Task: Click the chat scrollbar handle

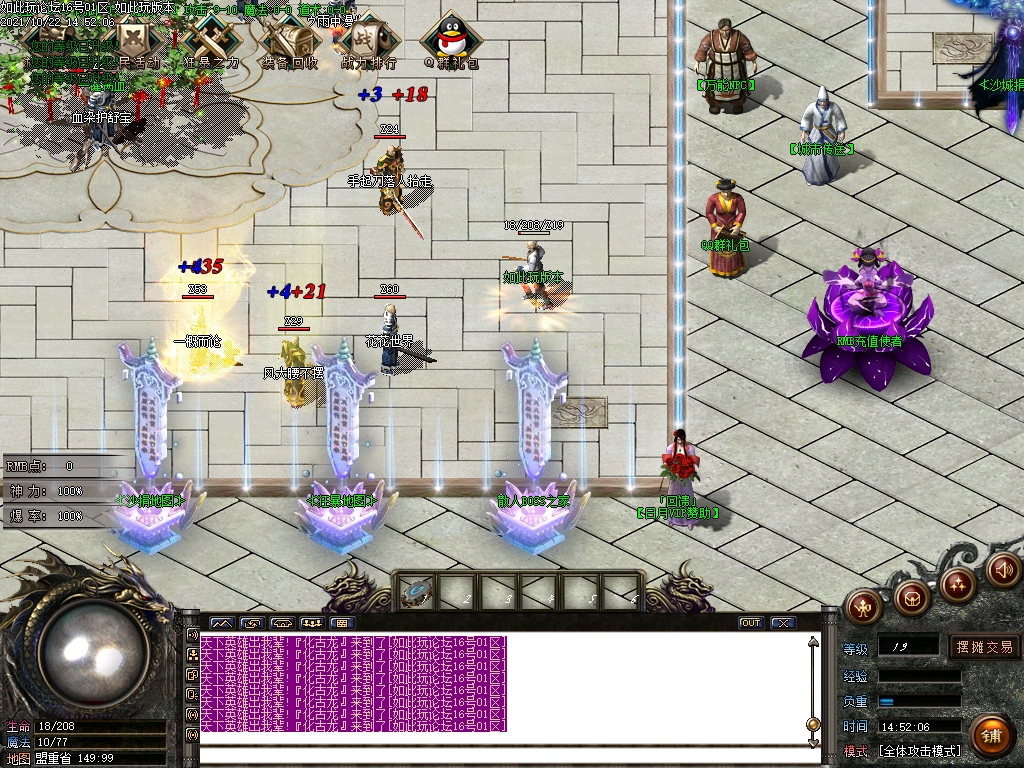Action: tap(813, 723)
